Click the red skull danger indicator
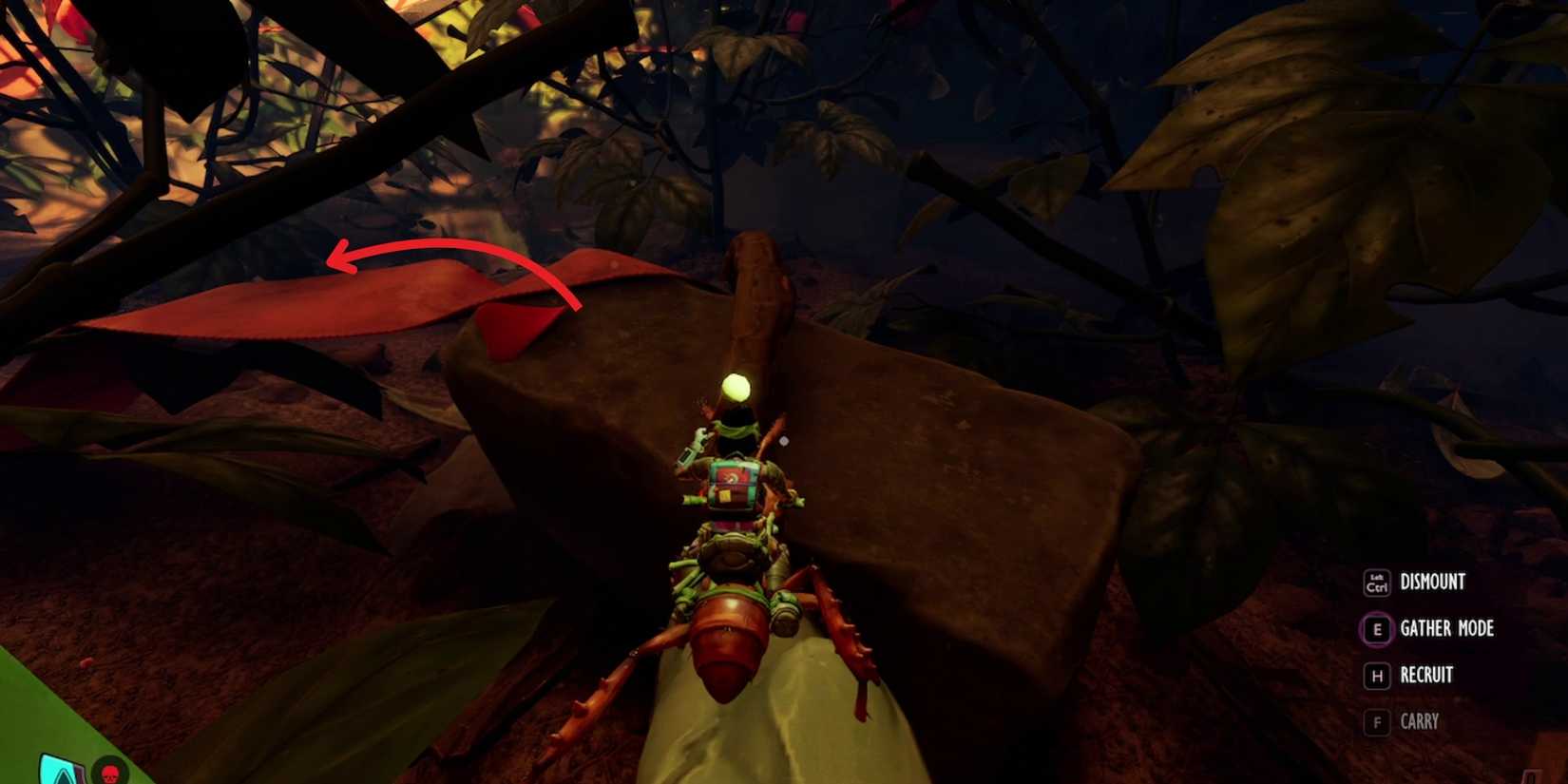The height and width of the screenshot is (784, 1568). pos(112,774)
